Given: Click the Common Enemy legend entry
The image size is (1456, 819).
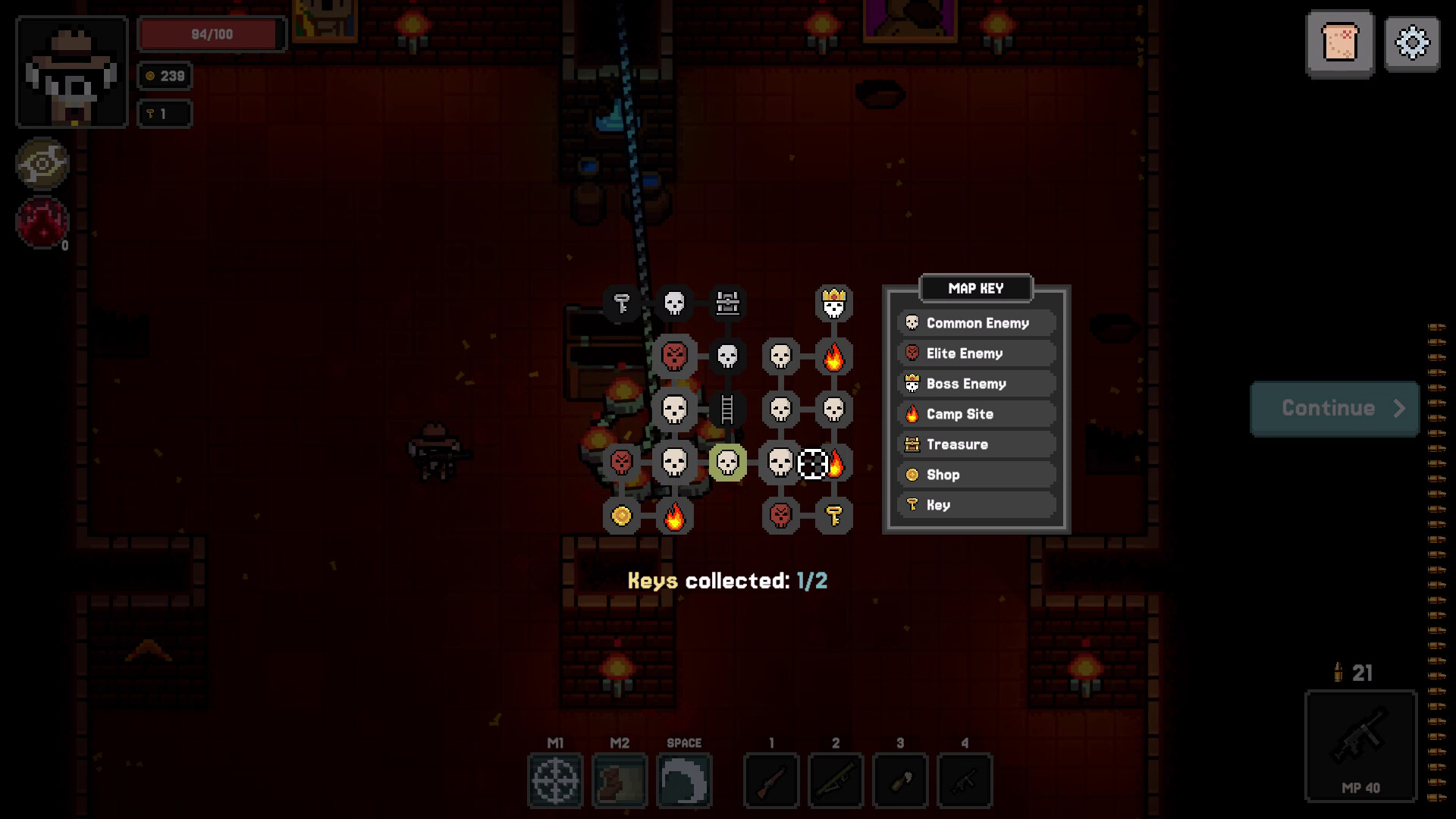Looking at the screenshot, I should tap(976, 323).
